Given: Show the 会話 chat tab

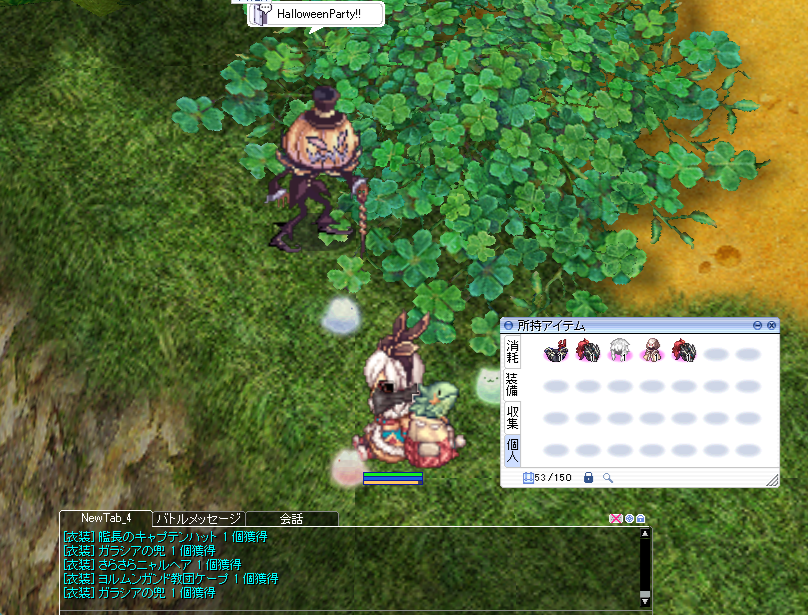Looking at the screenshot, I should [x=291, y=518].
